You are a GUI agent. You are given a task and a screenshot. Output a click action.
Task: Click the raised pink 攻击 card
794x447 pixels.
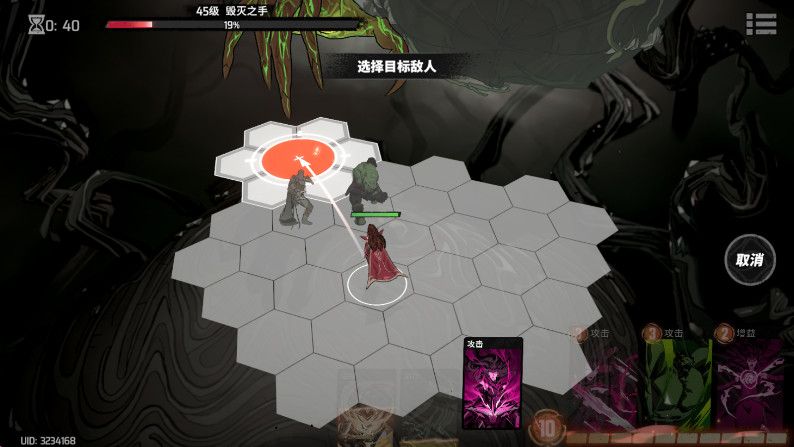492,384
